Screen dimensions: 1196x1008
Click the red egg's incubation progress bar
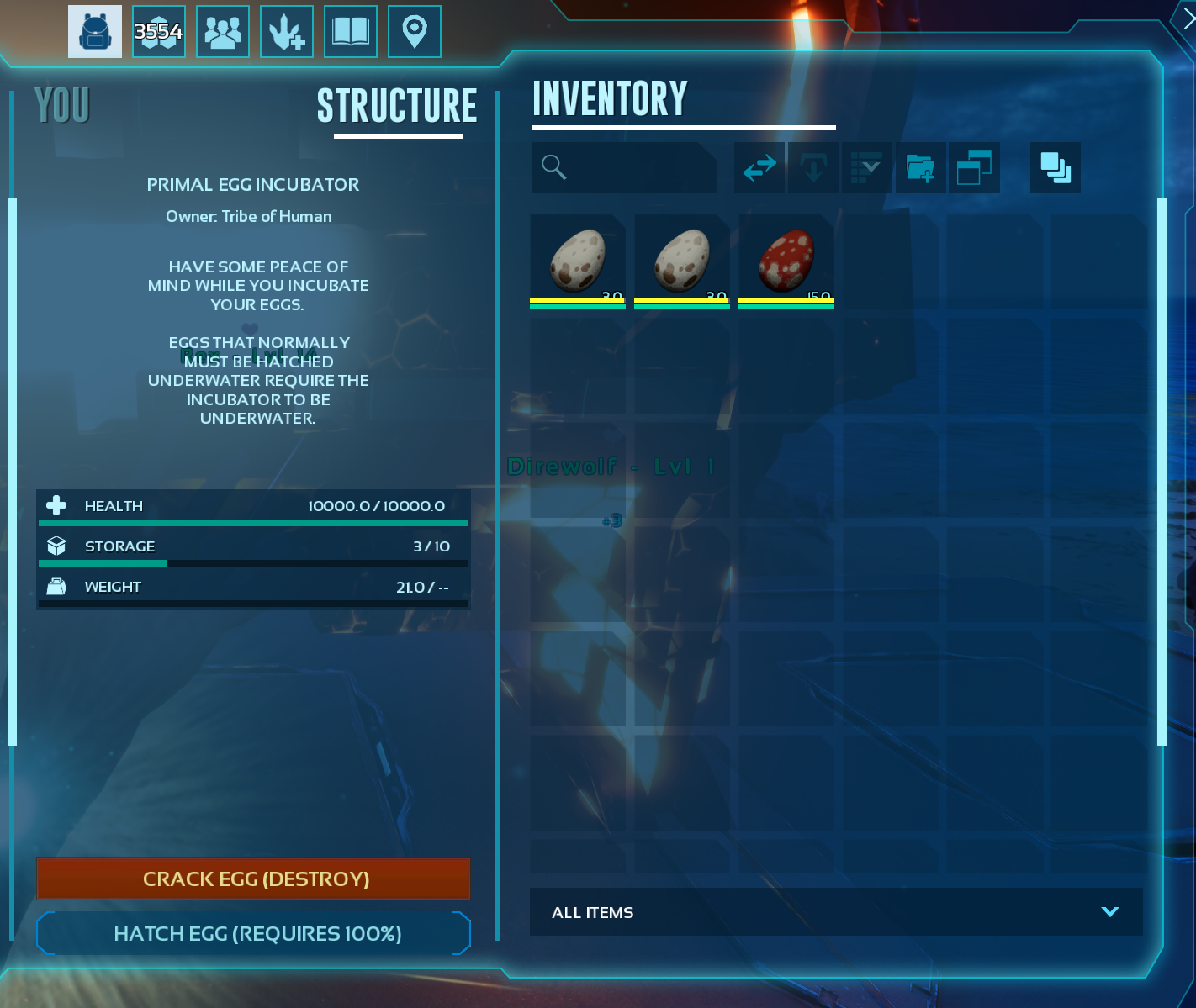click(x=786, y=301)
